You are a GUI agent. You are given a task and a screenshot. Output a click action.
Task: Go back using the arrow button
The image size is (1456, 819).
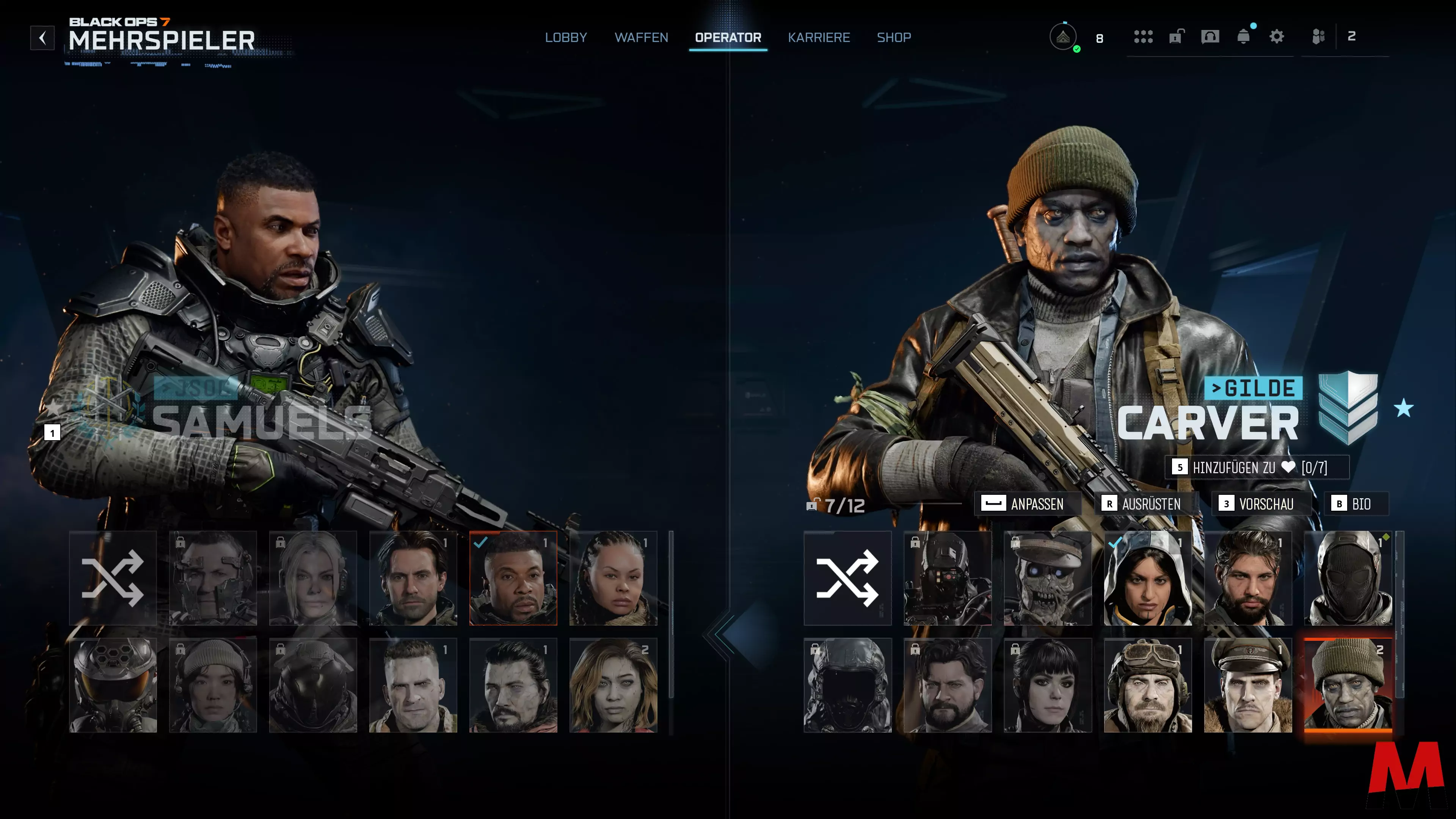[x=42, y=38]
